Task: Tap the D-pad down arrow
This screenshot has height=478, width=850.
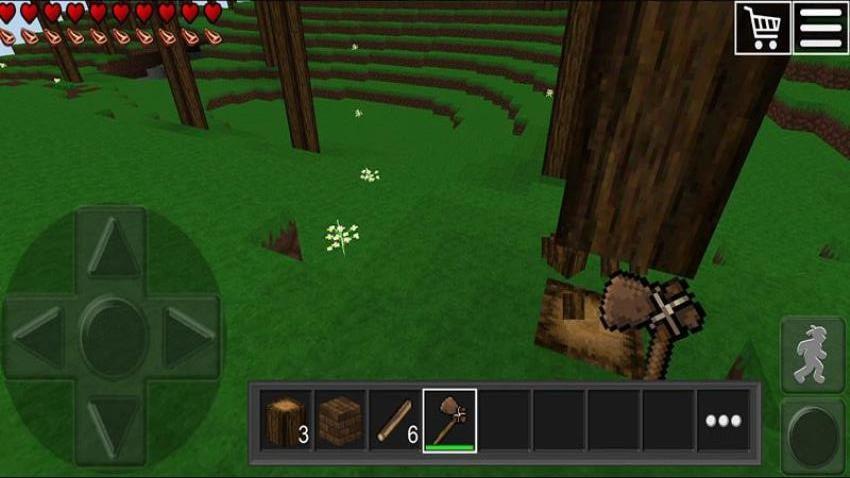Action: click(x=113, y=421)
